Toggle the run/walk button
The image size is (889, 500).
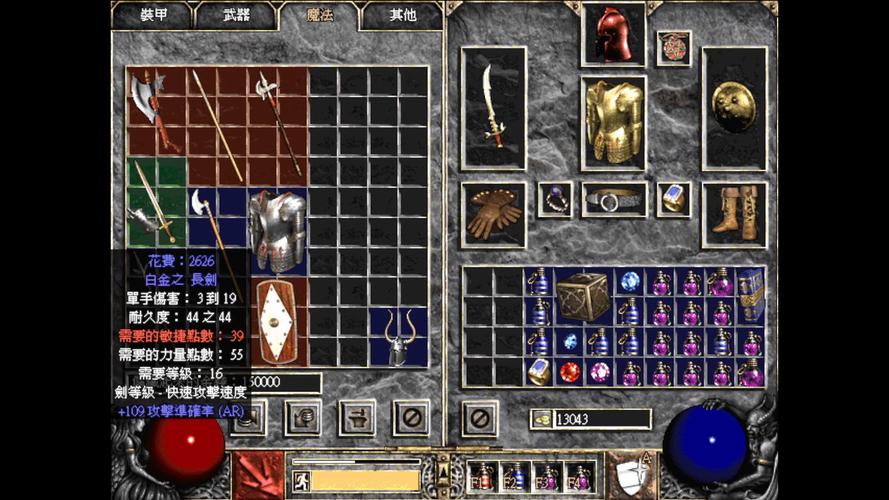(302, 480)
